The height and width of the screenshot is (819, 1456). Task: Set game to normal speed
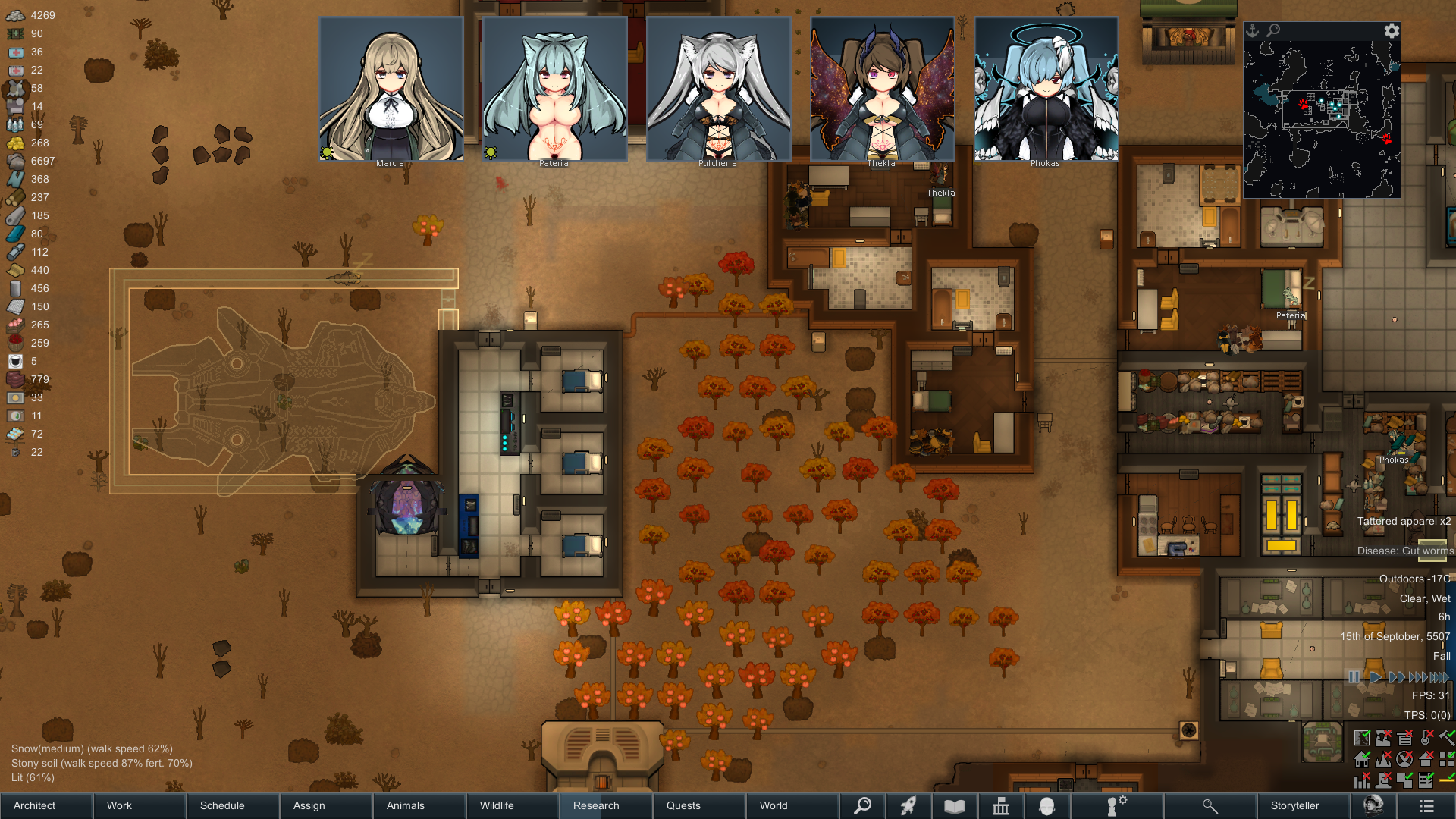click(x=1375, y=677)
